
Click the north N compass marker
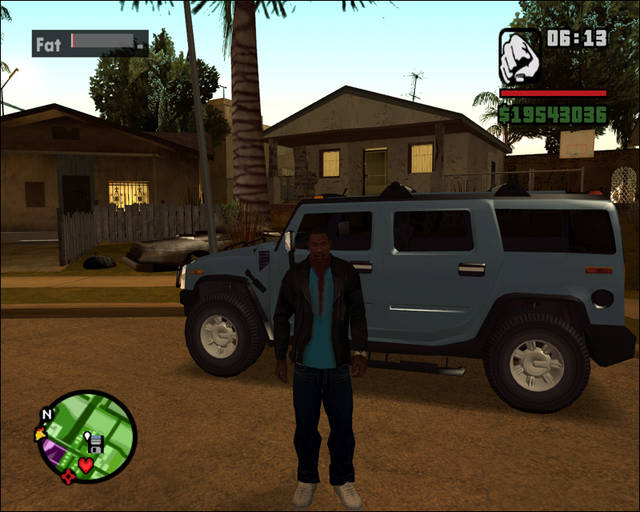[x=46, y=413]
